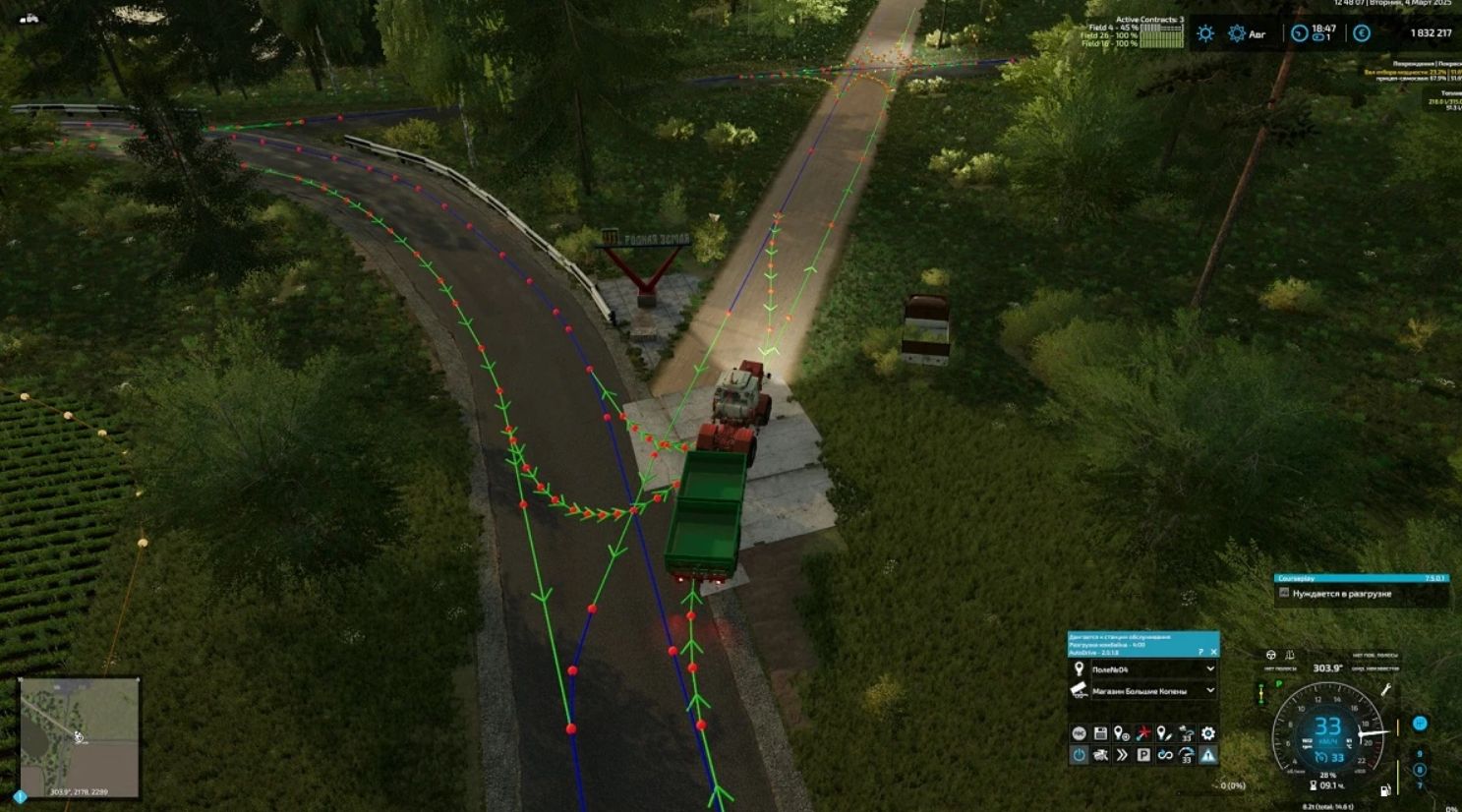The image size is (1462, 812).
Task: Click the red star route icon
Action: click(1143, 733)
